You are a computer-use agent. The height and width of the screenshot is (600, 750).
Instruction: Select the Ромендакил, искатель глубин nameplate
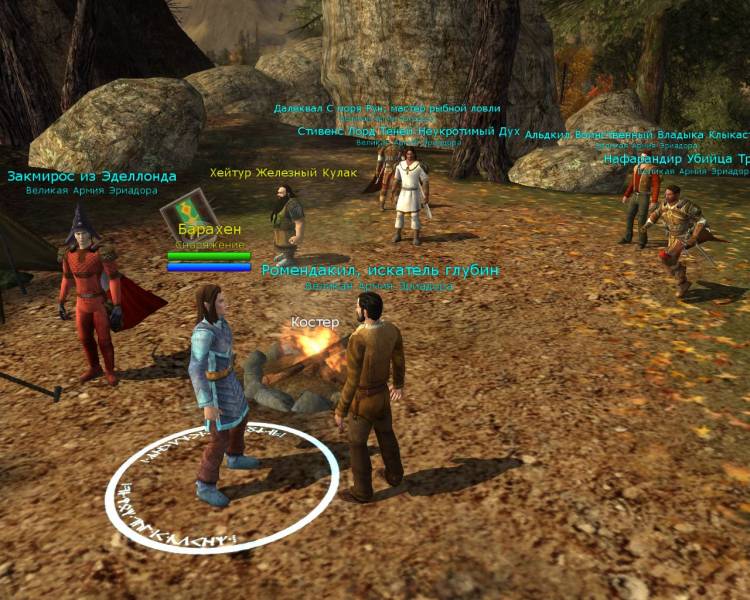coord(380,270)
